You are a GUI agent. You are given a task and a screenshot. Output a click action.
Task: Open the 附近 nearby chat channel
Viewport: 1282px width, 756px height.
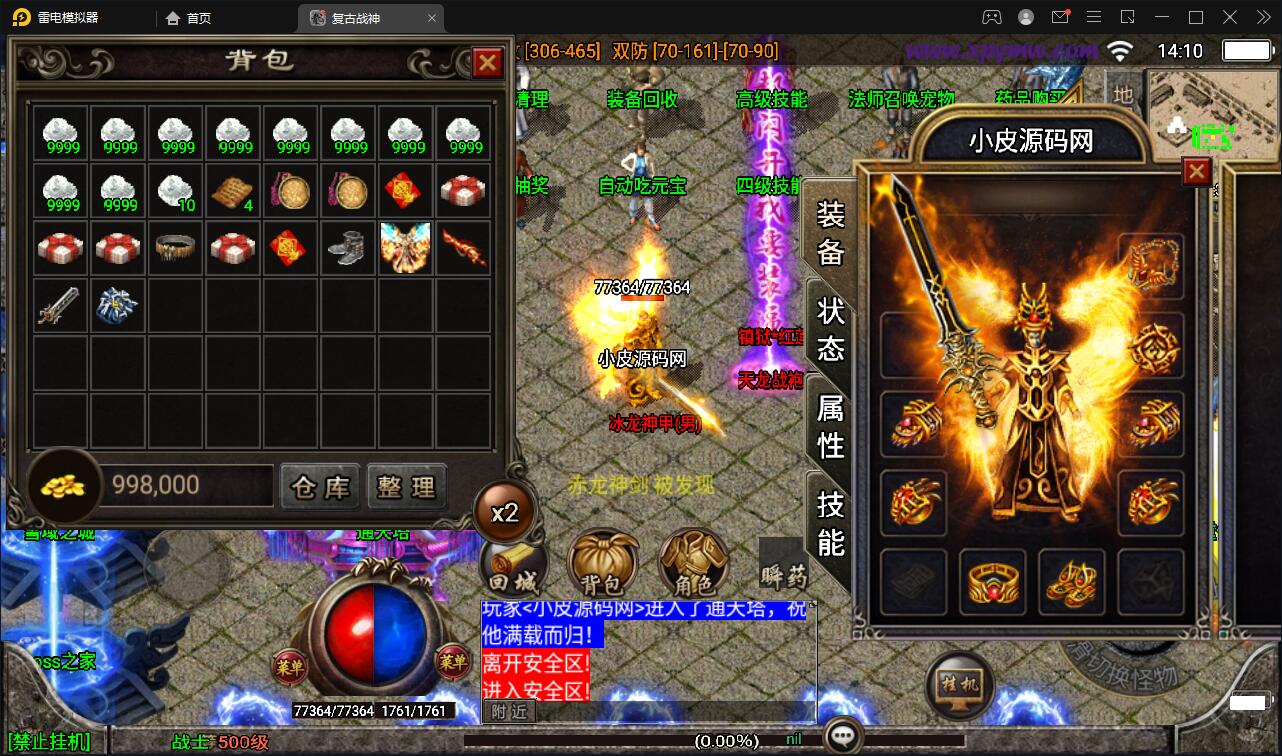pos(510,711)
